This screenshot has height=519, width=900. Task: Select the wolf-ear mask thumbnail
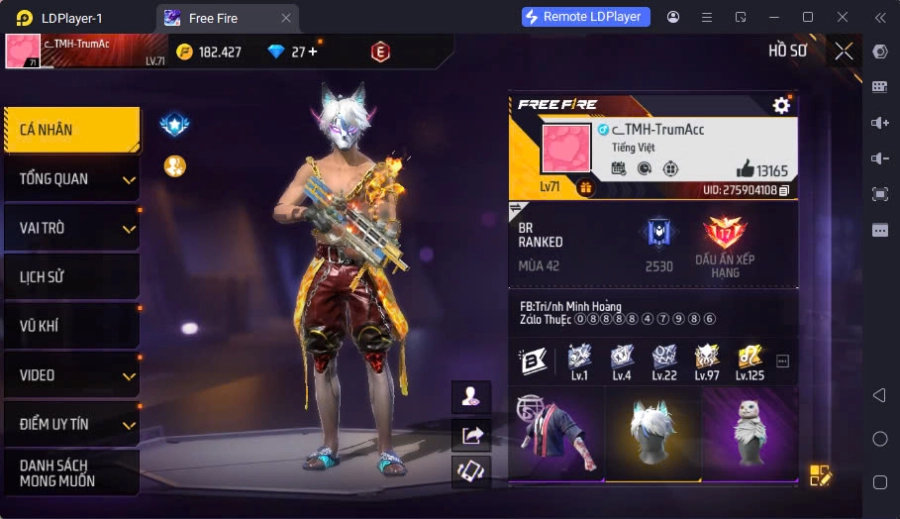653,433
